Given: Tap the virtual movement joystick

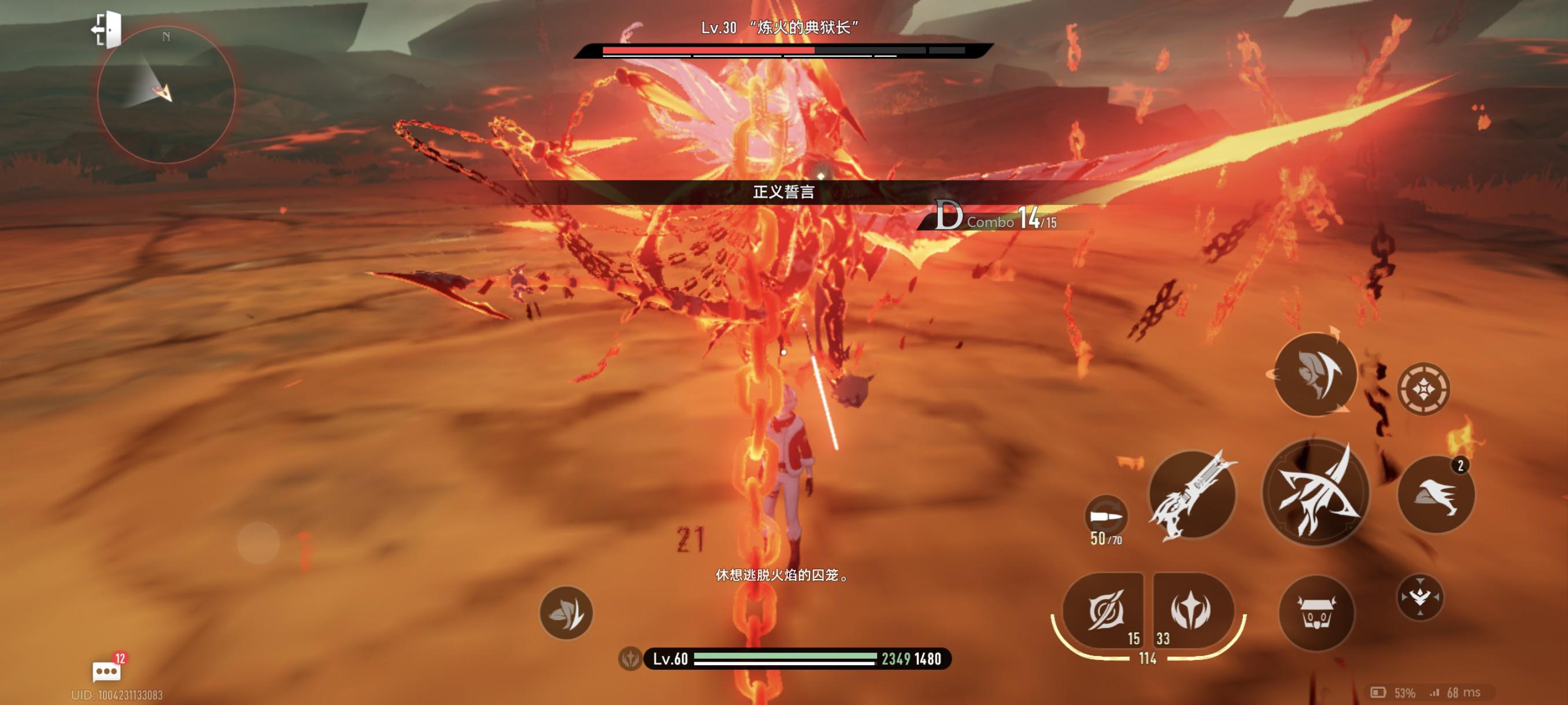Looking at the screenshot, I should point(258,542).
